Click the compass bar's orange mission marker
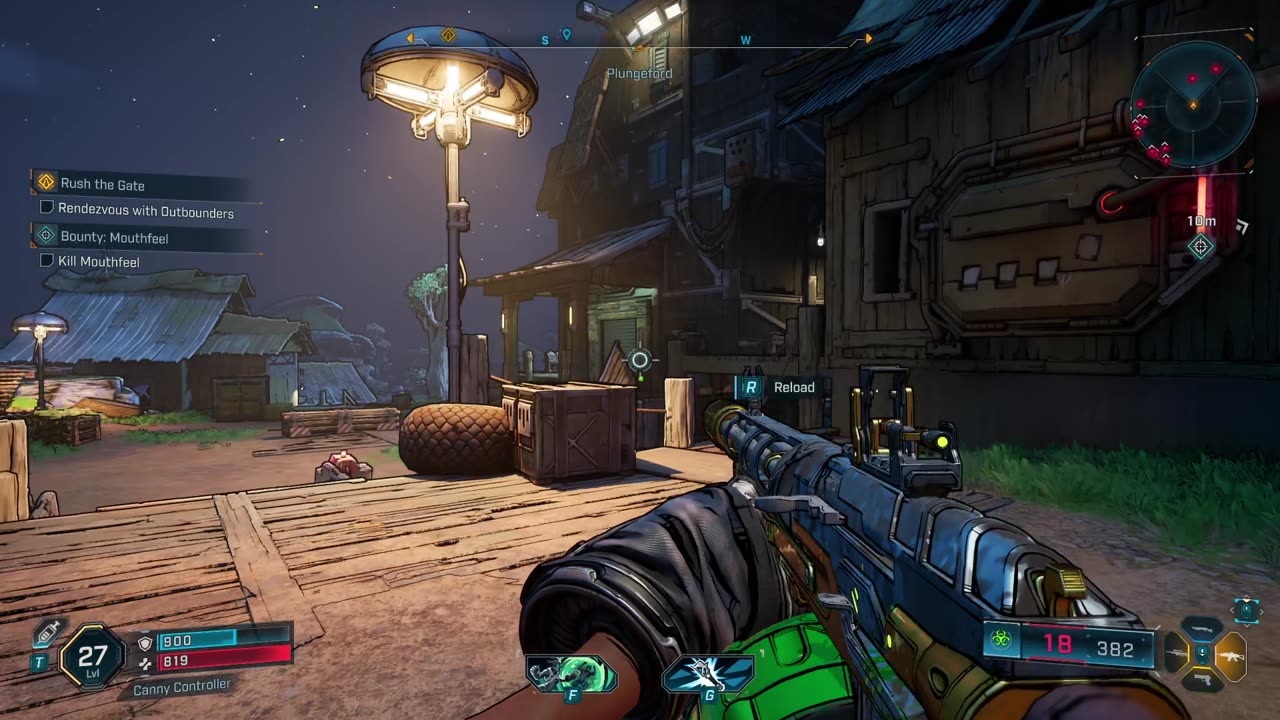Screen dimensions: 1280x720 448,36
